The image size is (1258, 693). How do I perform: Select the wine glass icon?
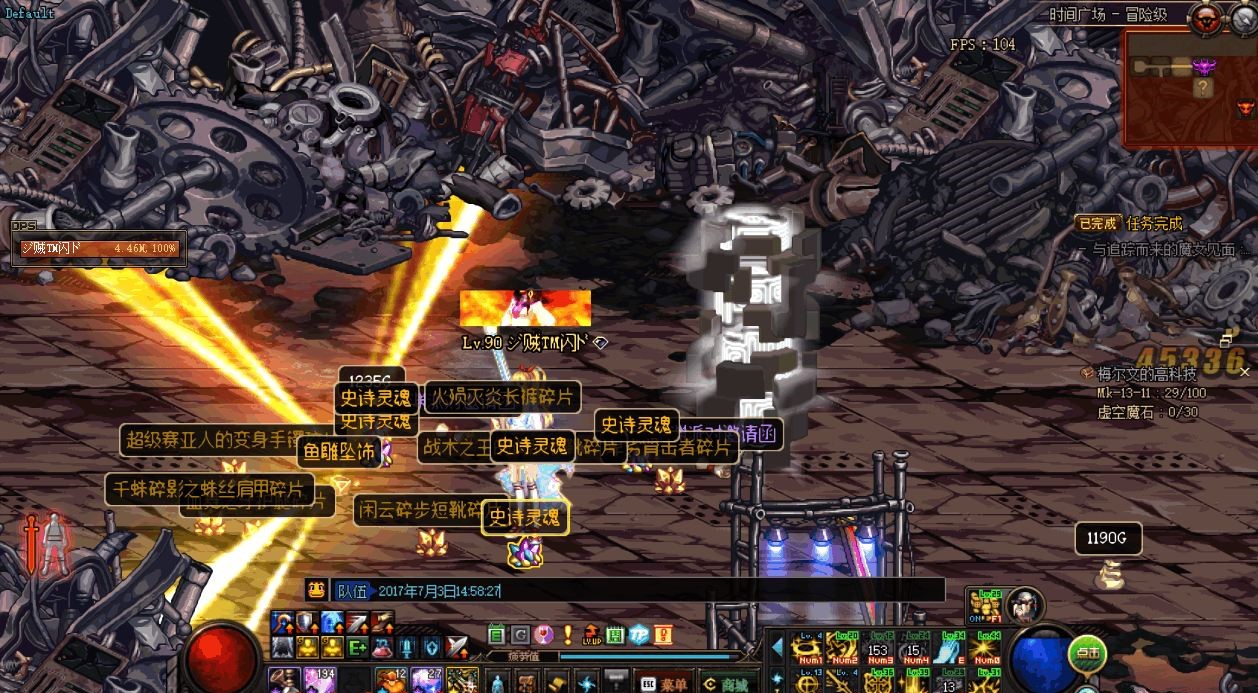point(543,634)
